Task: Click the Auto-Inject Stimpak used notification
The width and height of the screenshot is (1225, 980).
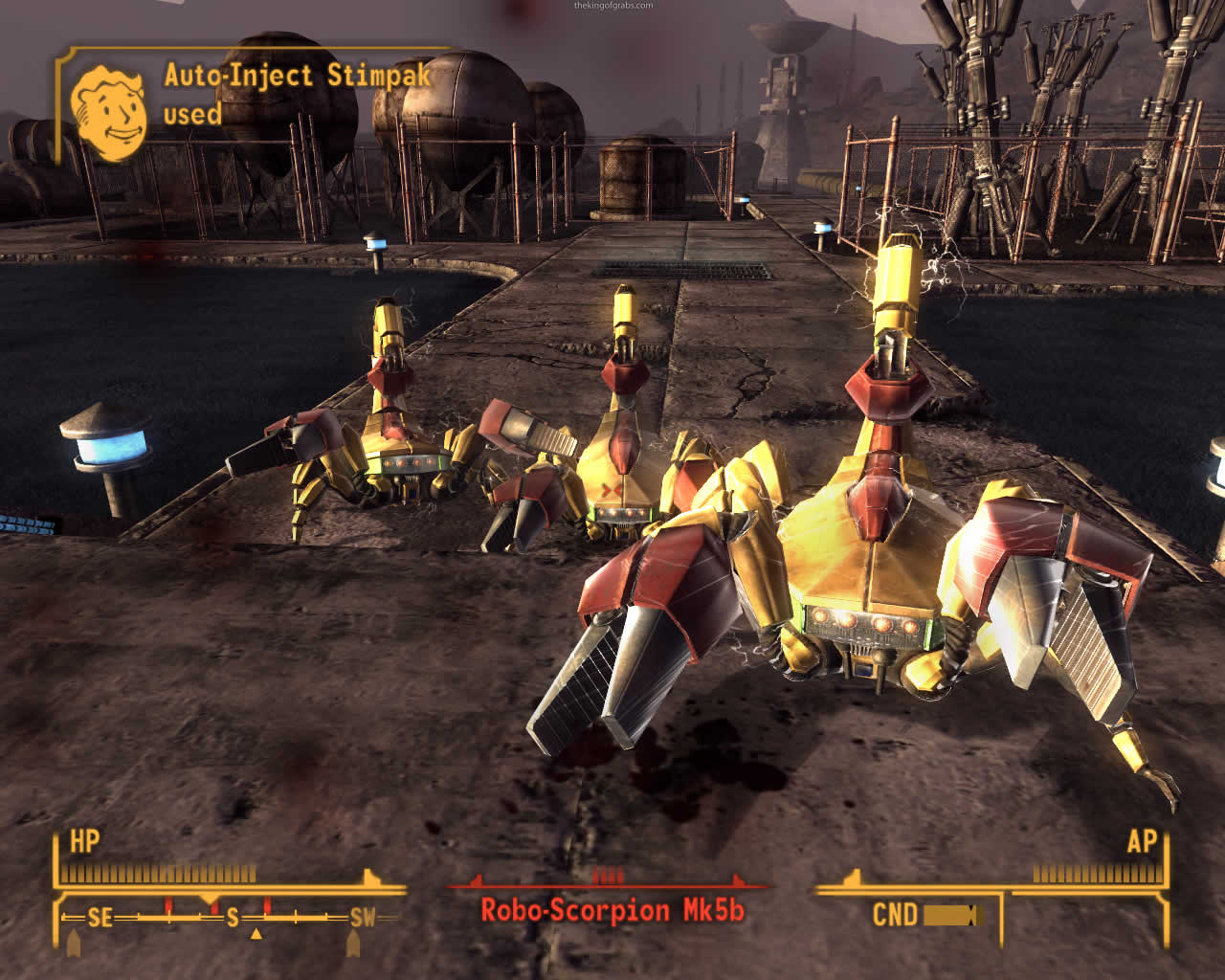Action: point(298,94)
